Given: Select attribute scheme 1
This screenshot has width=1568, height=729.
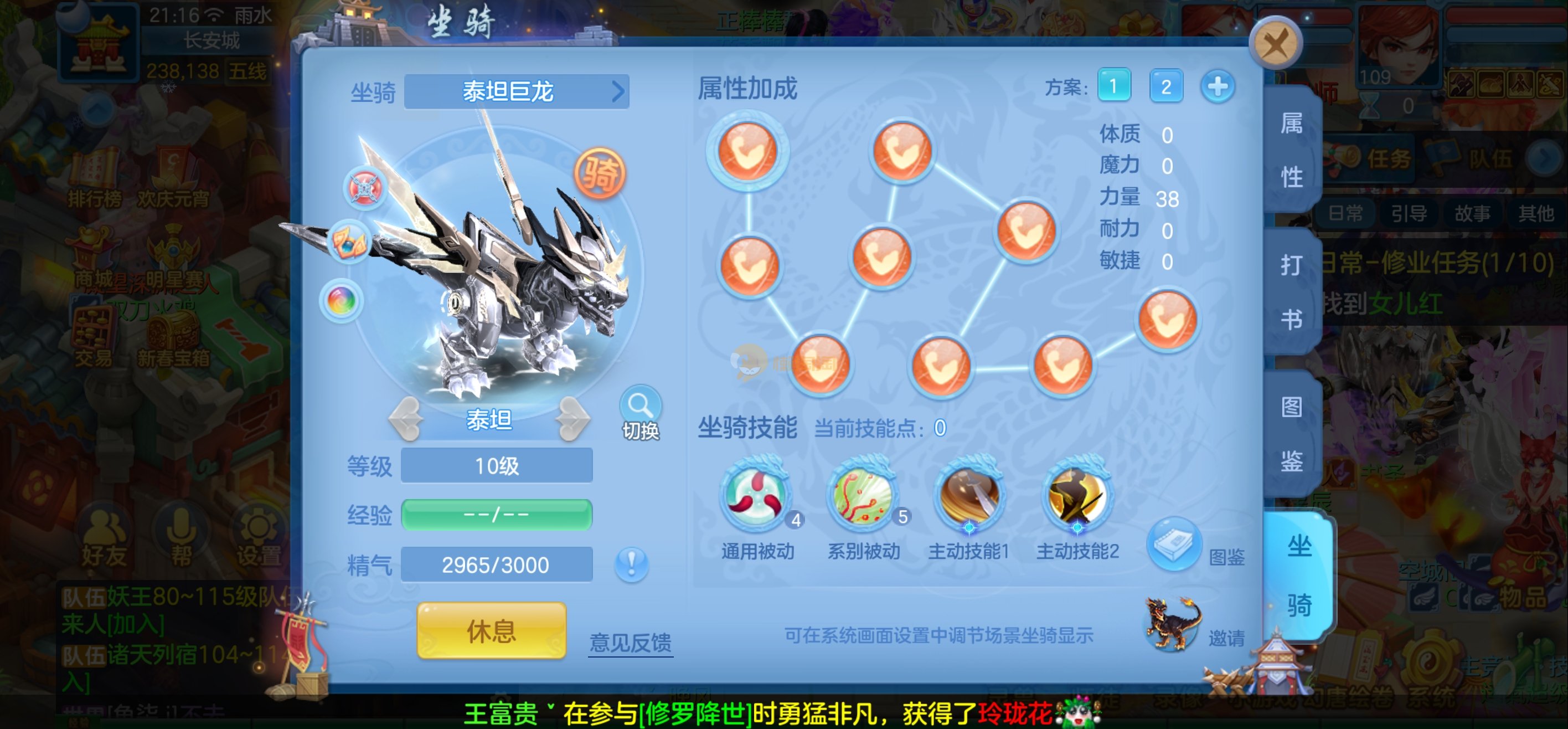Looking at the screenshot, I should point(1113,86).
